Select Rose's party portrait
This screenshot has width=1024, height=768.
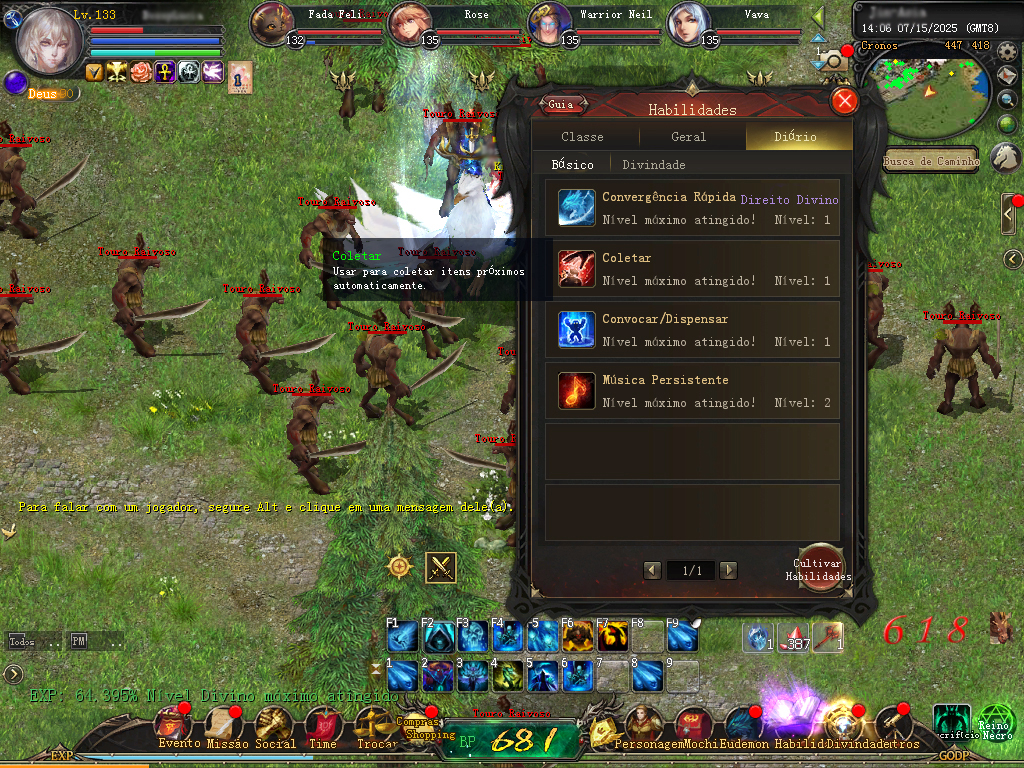[408, 24]
